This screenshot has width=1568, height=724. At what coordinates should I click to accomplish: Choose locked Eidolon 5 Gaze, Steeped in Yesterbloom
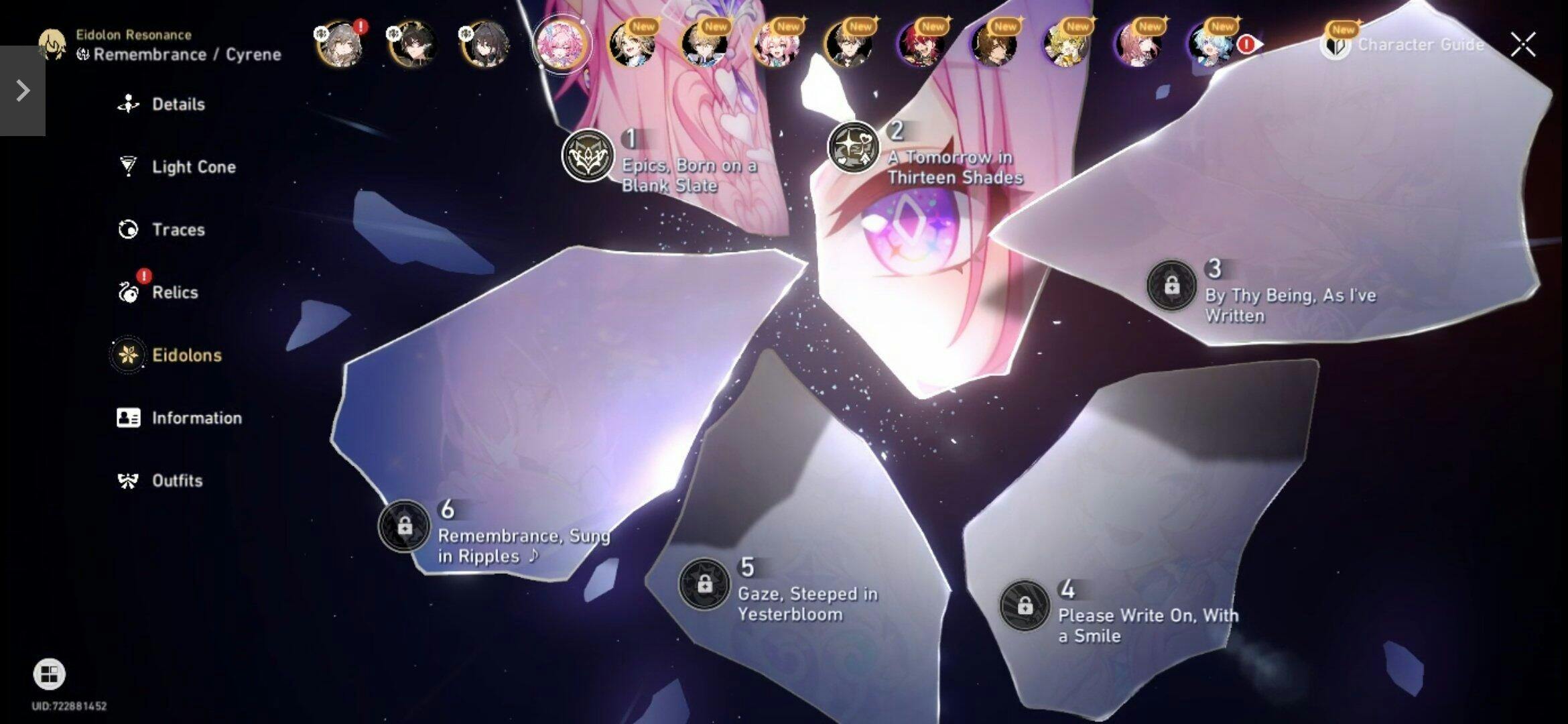pyautogui.click(x=704, y=584)
